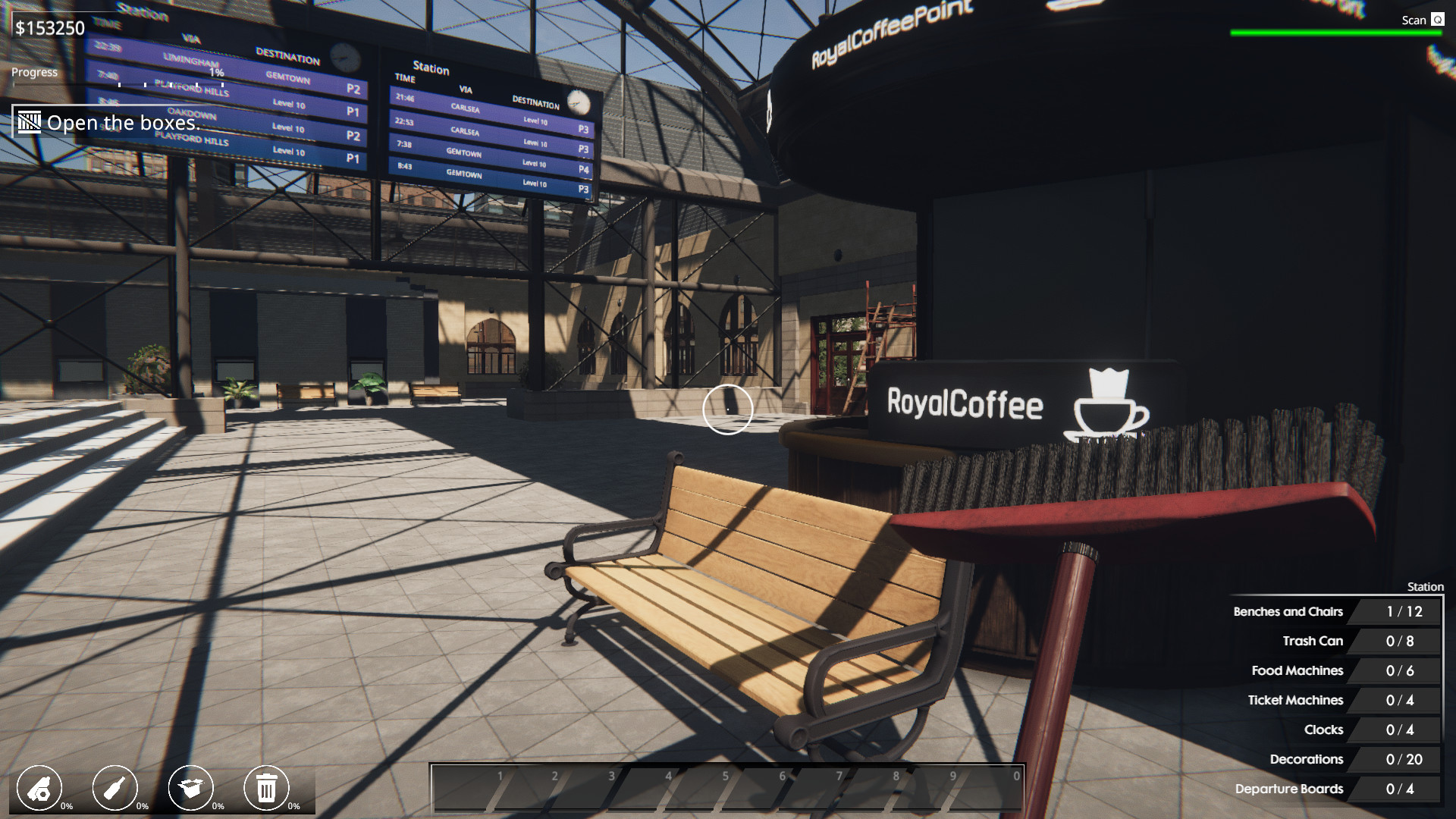Click the Scan magnifier icon

(x=1438, y=20)
